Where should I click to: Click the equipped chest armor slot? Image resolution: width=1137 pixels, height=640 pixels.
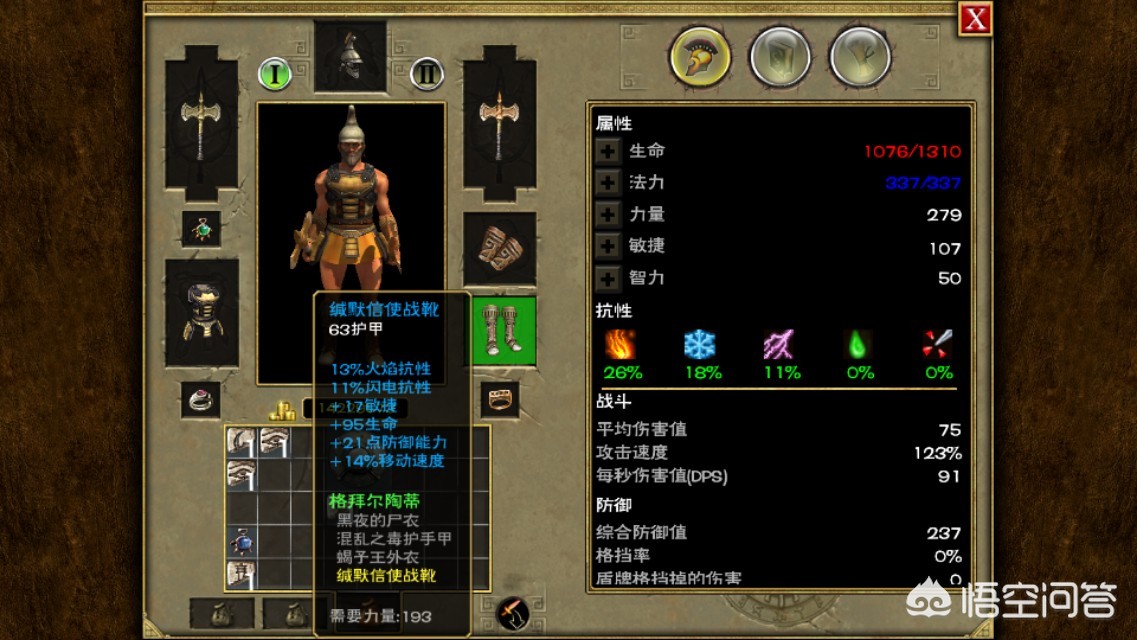coord(201,312)
